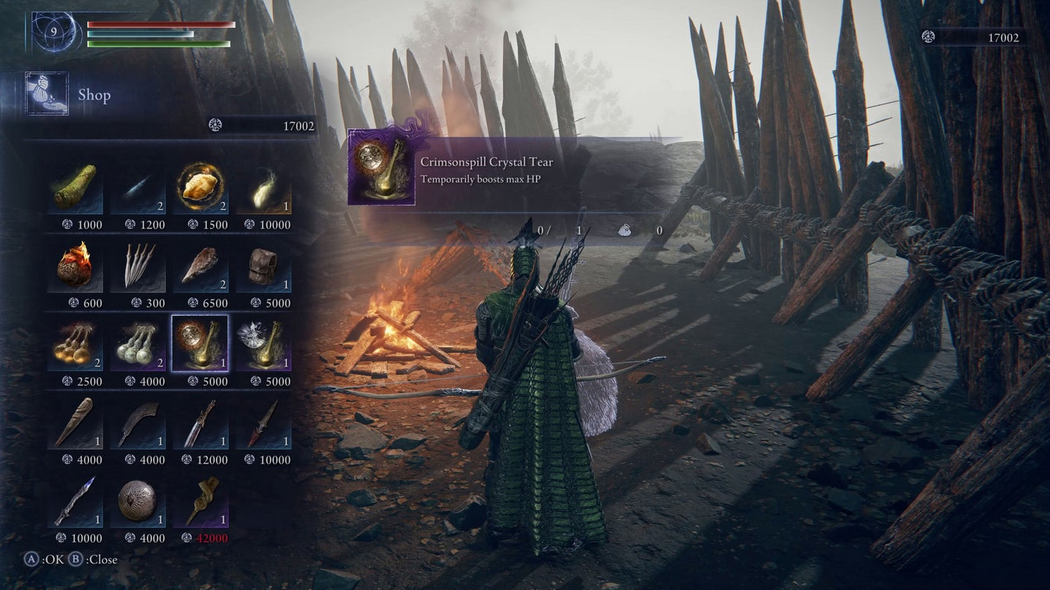Pick the curved blade priced 4000
Image resolution: width=1050 pixels, height=590 pixels.
(x=138, y=423)
